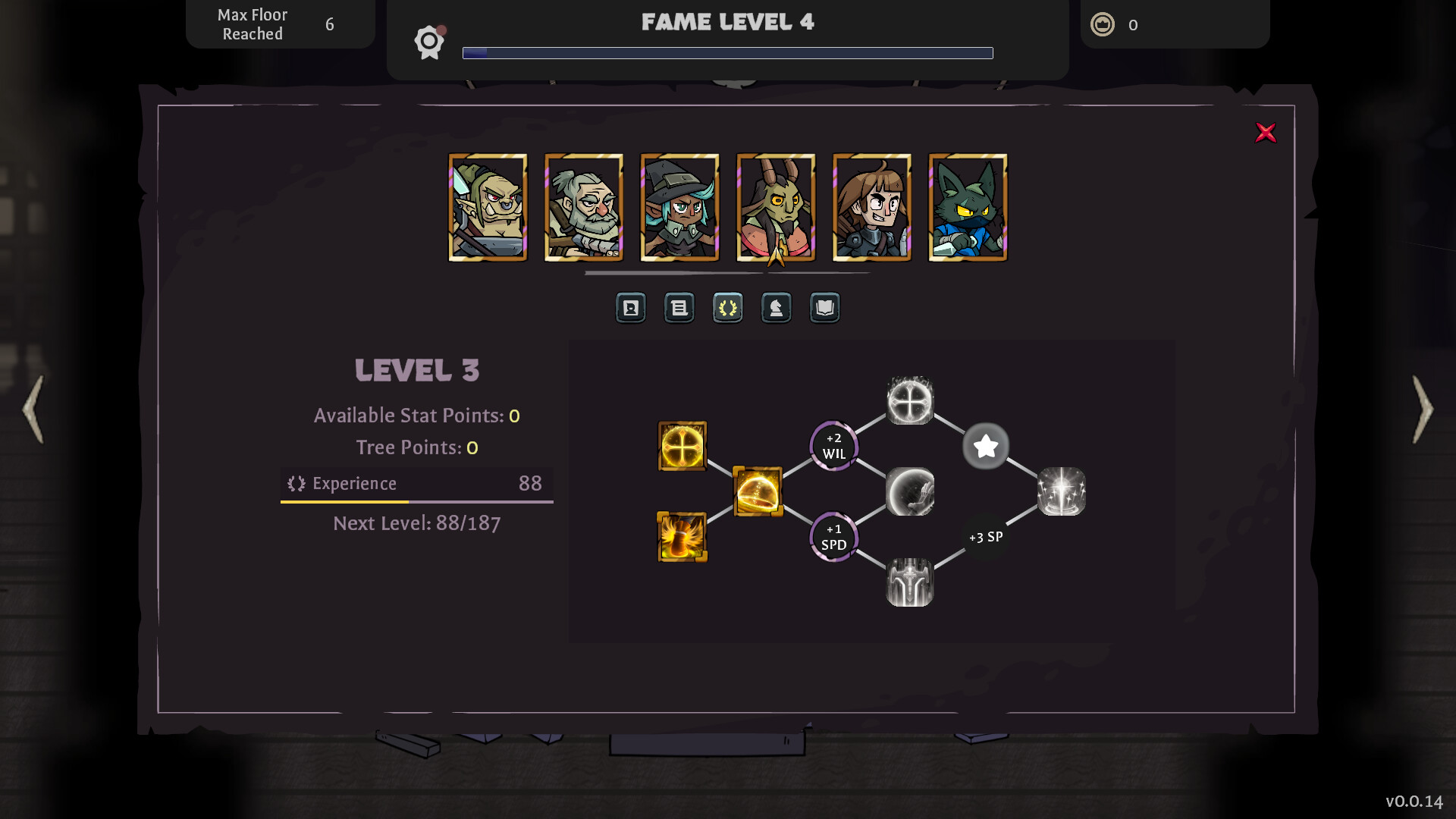
Task: Click the Fame Level 4 badge
Action: point(429,42)
